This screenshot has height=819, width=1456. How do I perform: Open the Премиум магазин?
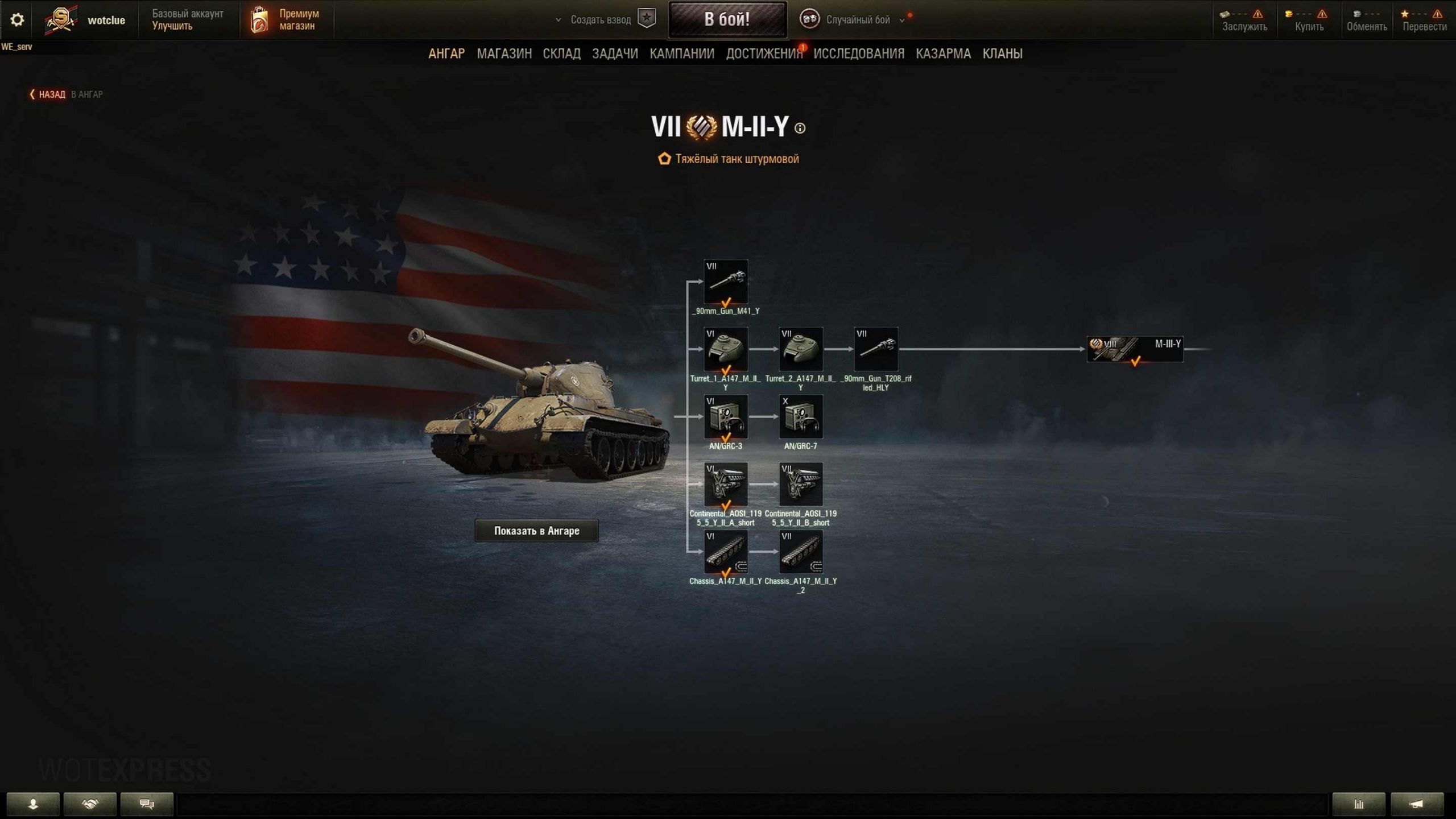click(x=286, y=20)
